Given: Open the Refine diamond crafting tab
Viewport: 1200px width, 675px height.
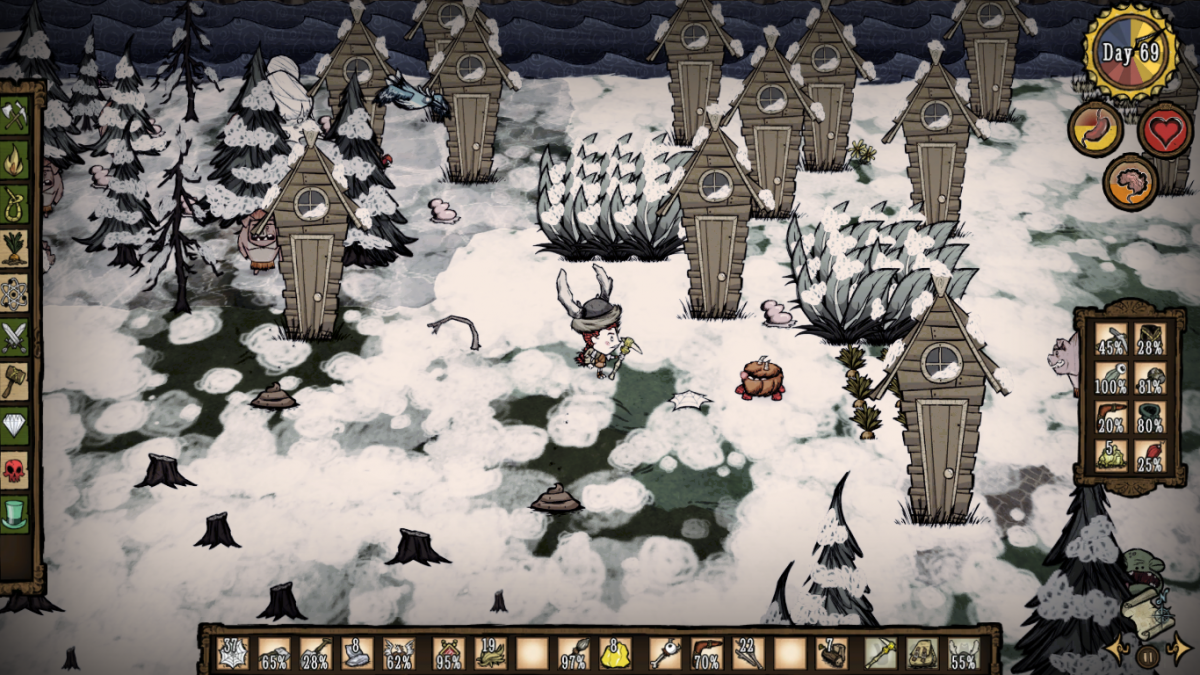Looking at the screenshot, I should (14, 426).
